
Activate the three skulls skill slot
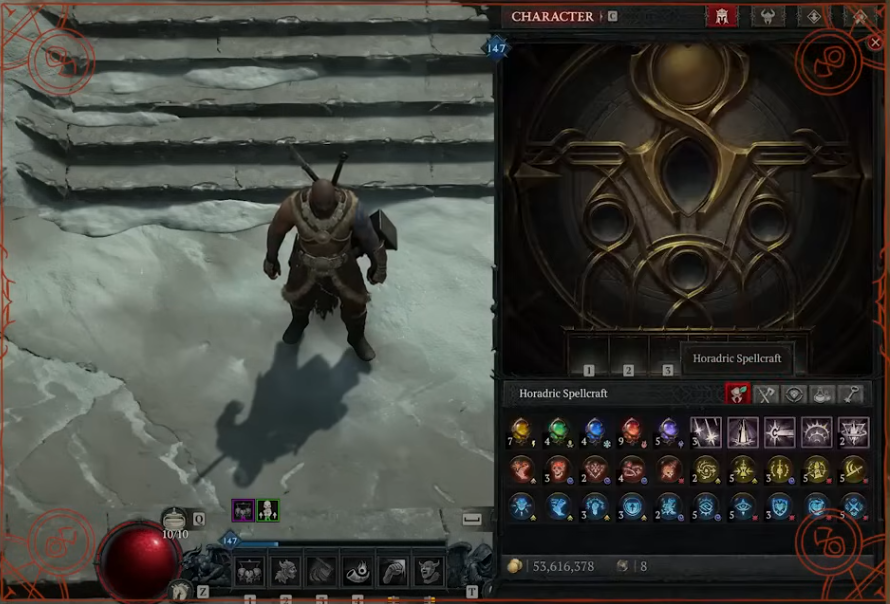[249, 571]
